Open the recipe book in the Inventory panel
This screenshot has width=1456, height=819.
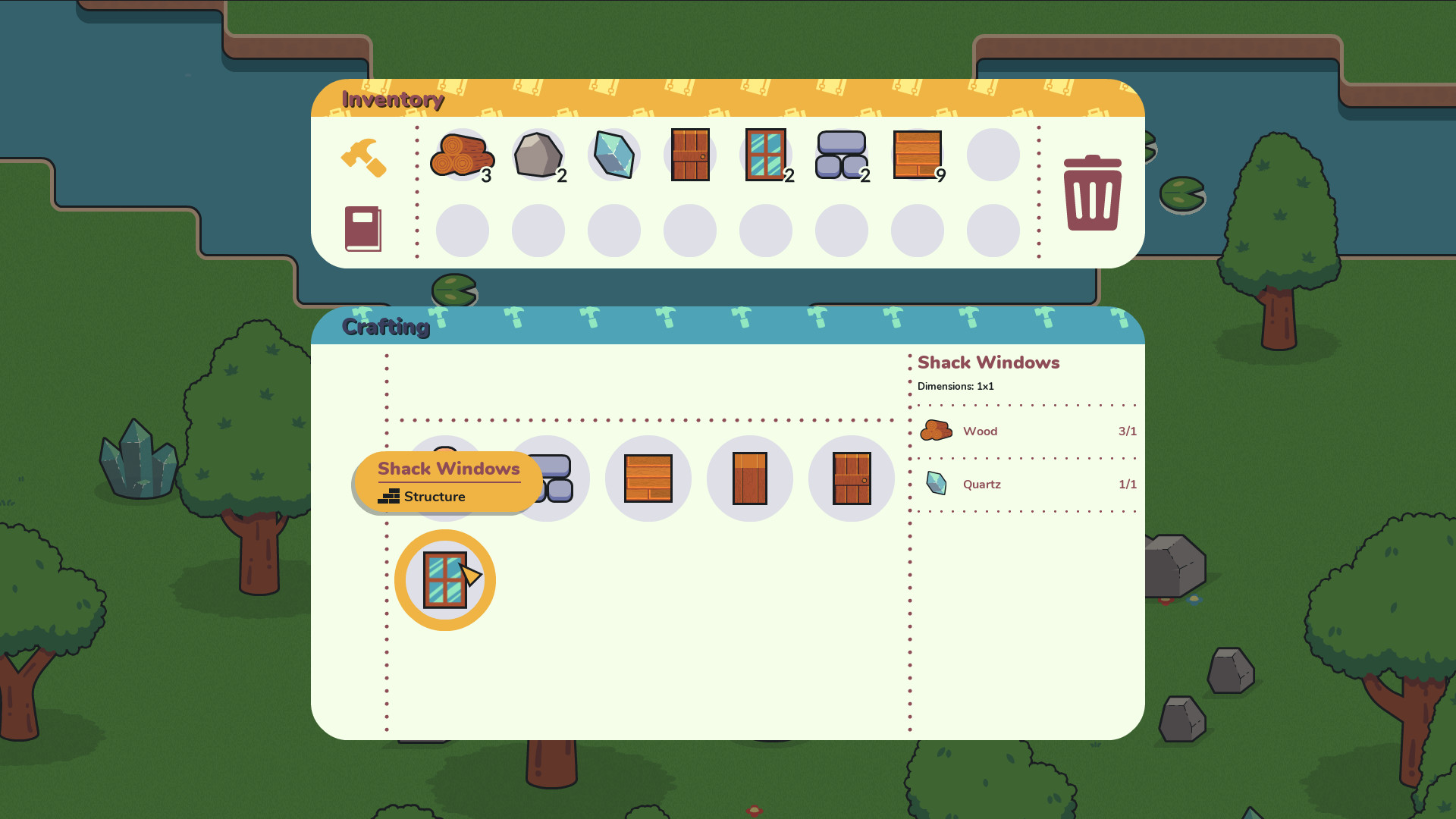[363, 230]
